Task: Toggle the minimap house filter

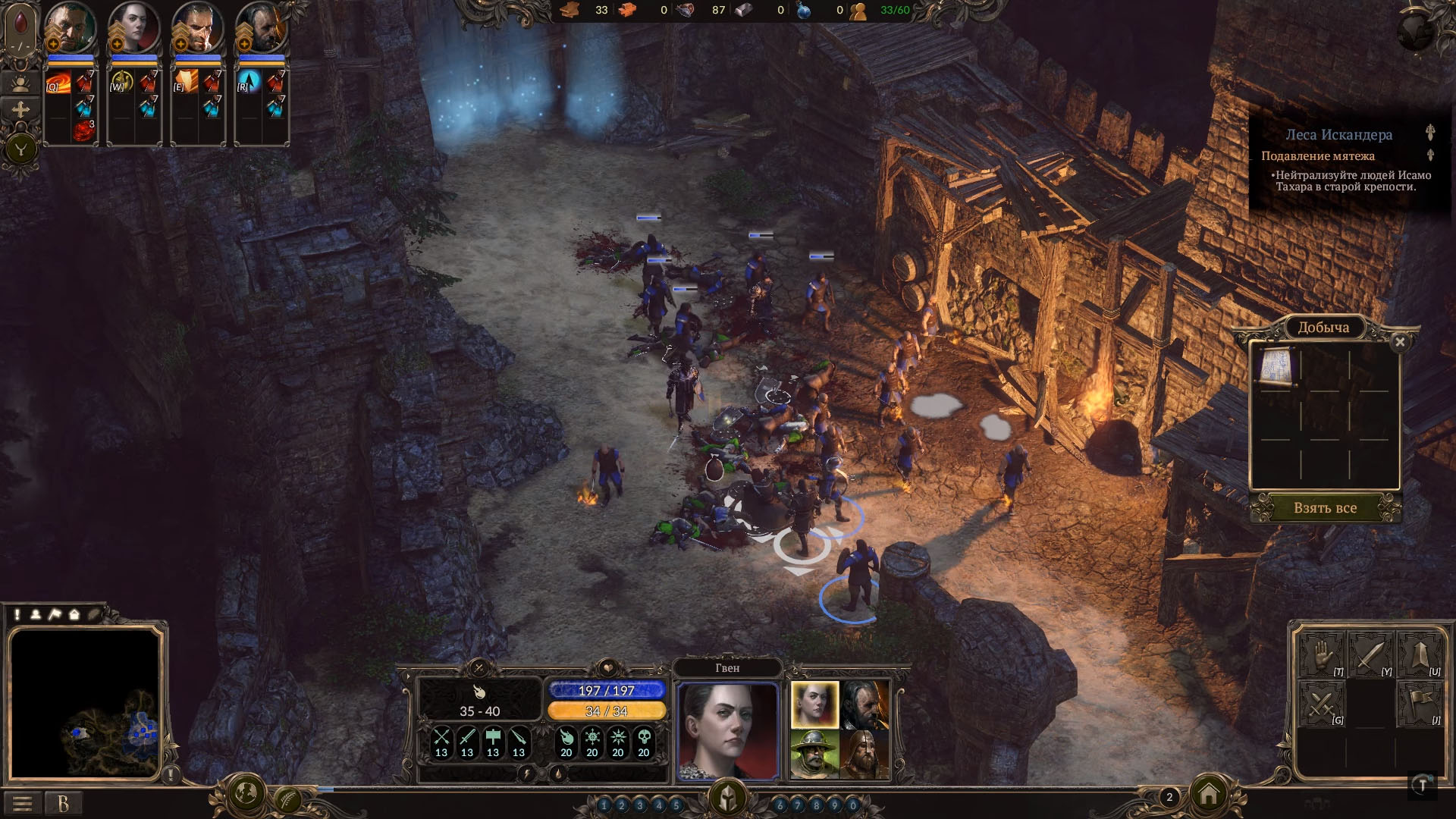Action: tap(74, 614)
